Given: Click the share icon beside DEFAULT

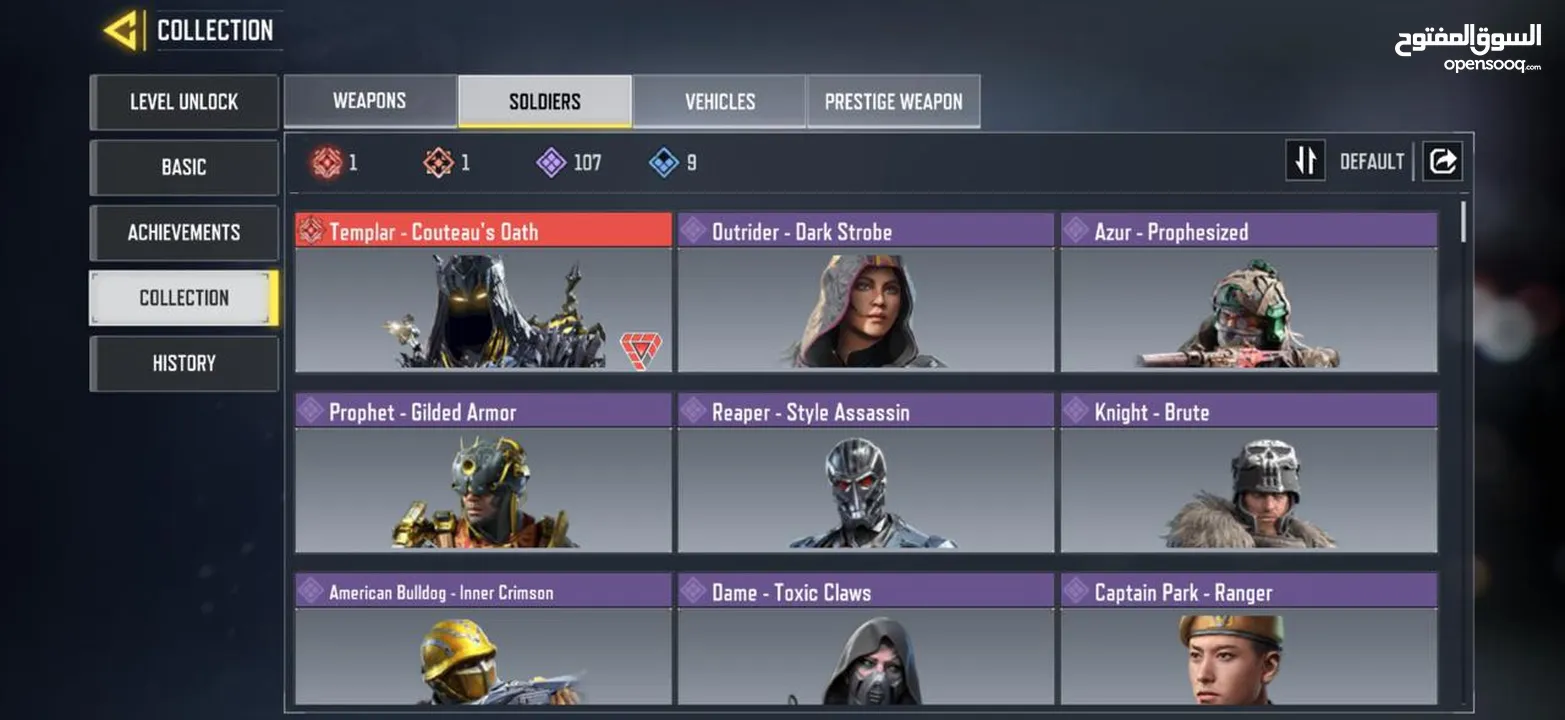Looking at the screenshot, I should coord(1442,159).
